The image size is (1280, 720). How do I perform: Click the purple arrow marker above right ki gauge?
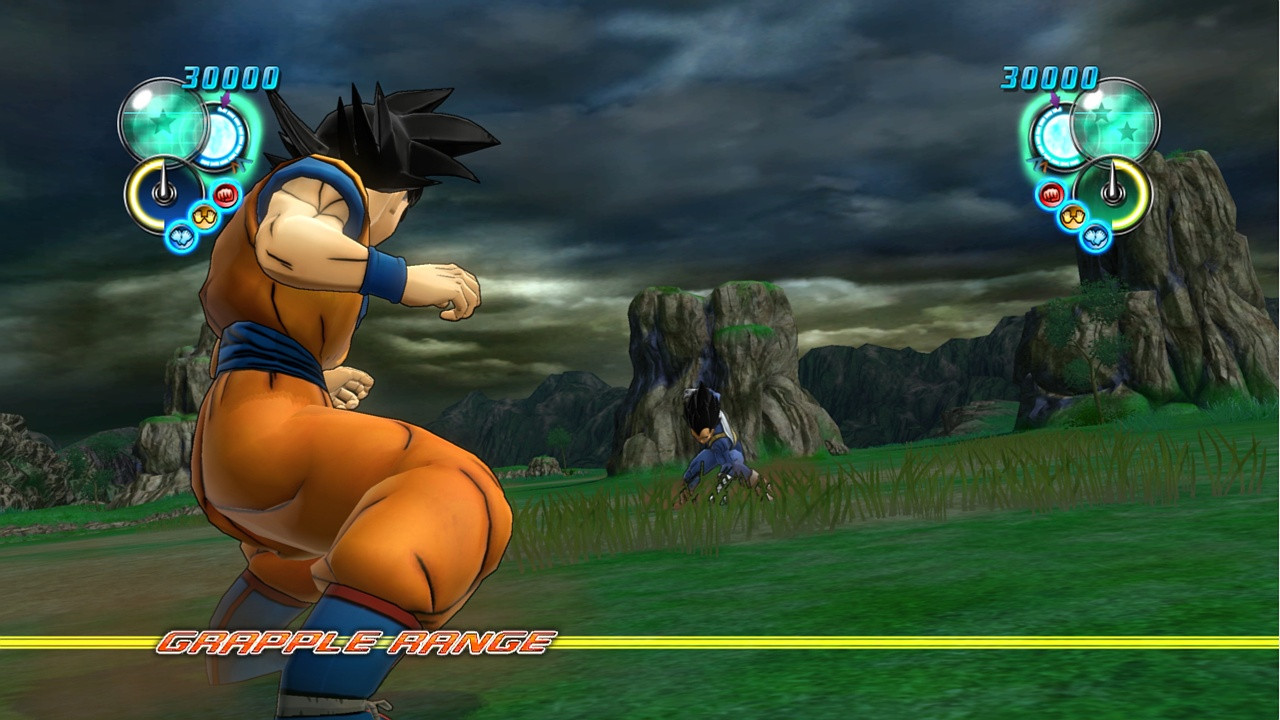(x=1054, y=100)
